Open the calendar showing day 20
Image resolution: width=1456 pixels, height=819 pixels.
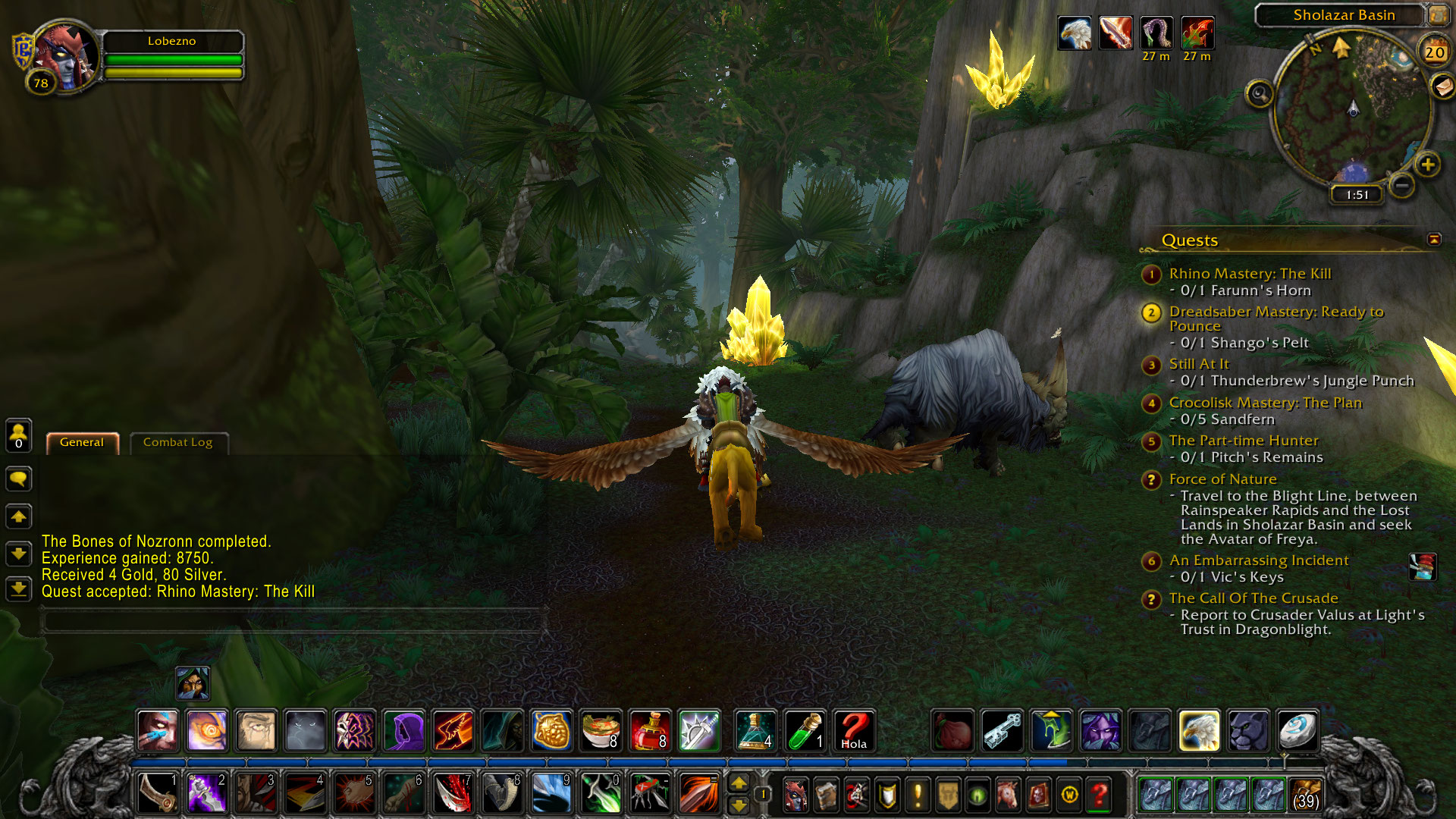click(1434, 52)
